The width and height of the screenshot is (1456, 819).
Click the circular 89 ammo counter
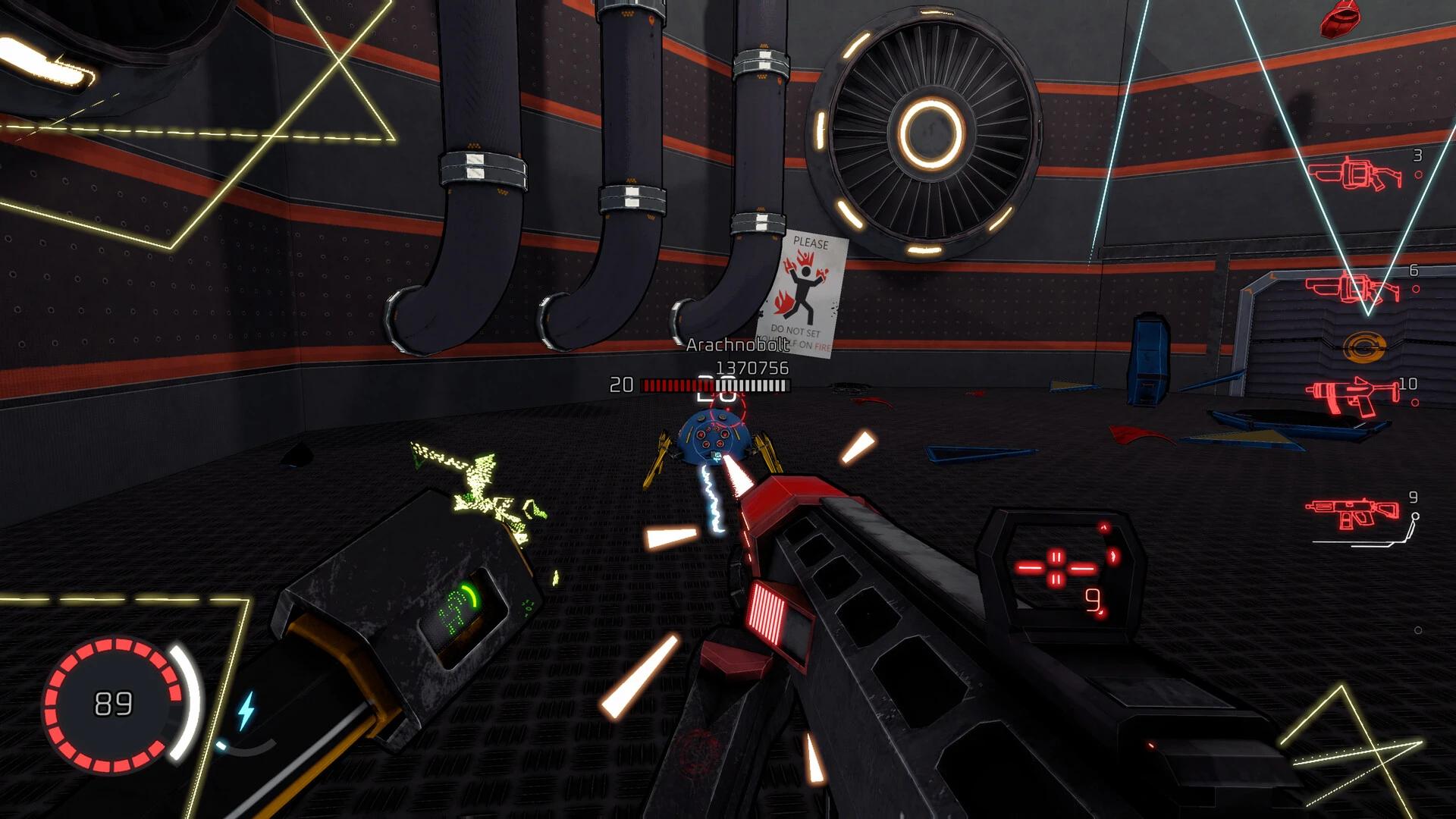point(112,701)
